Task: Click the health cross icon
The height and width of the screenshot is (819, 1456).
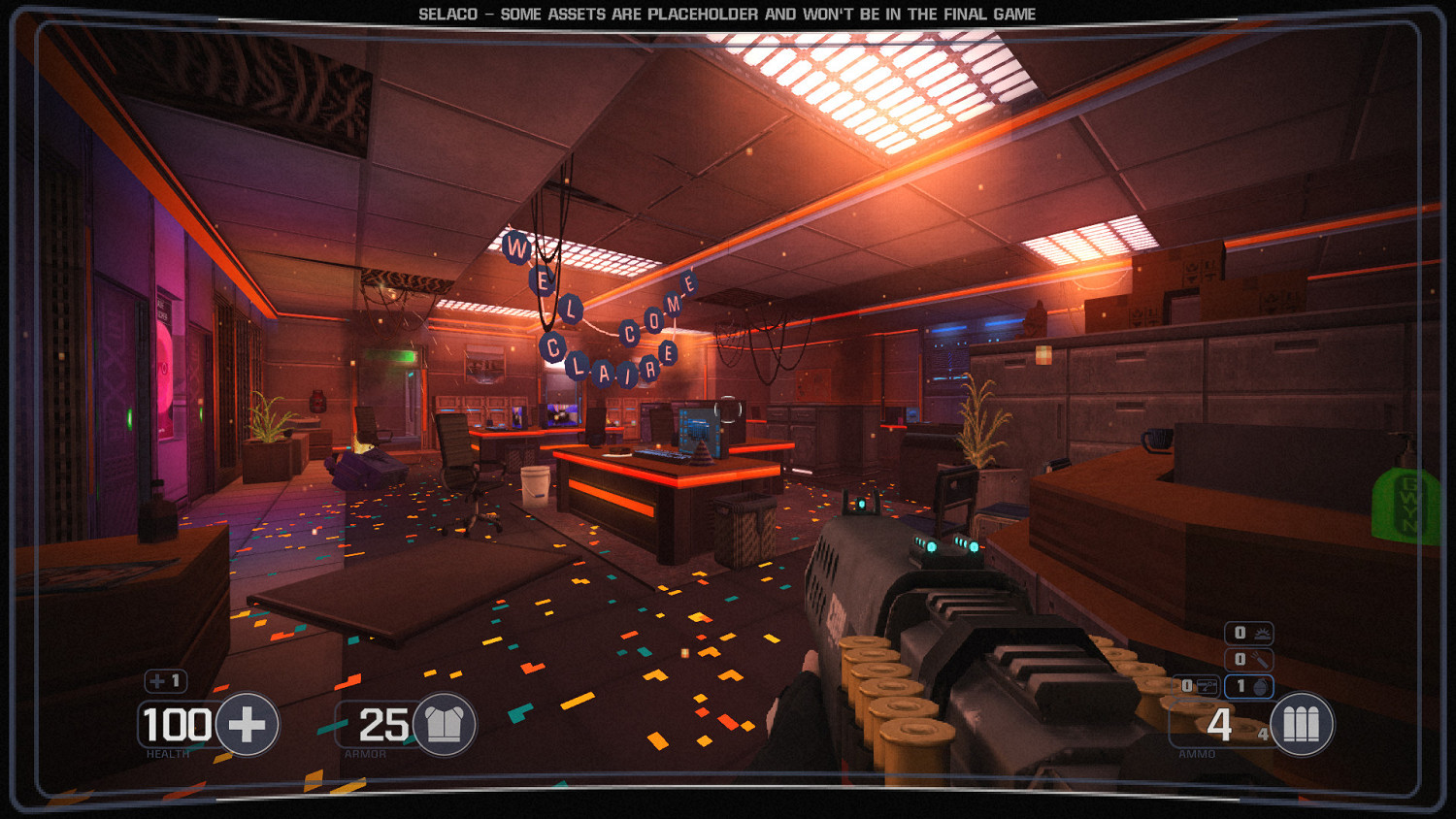Action: pyautogui.click(x=248, y=723)
